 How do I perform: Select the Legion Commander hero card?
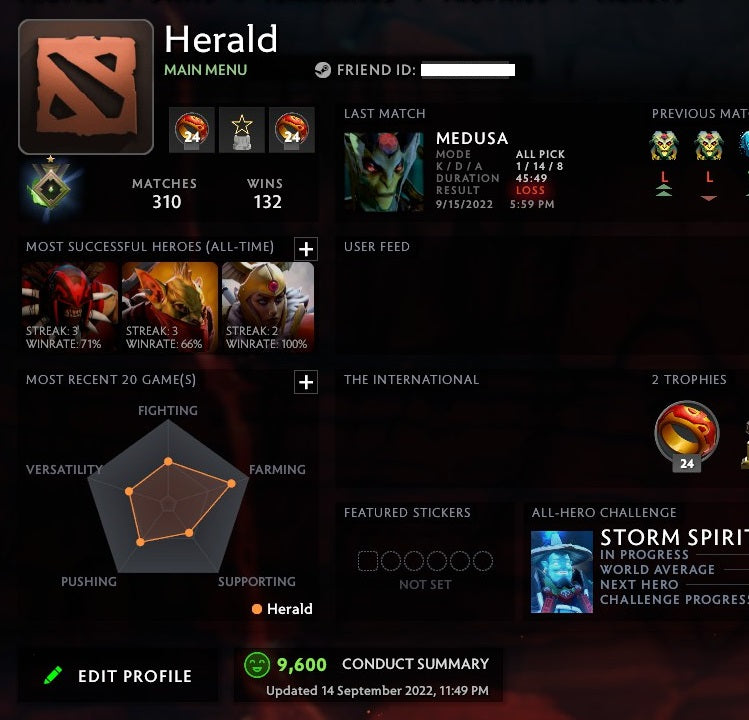[x=268, y=306]
